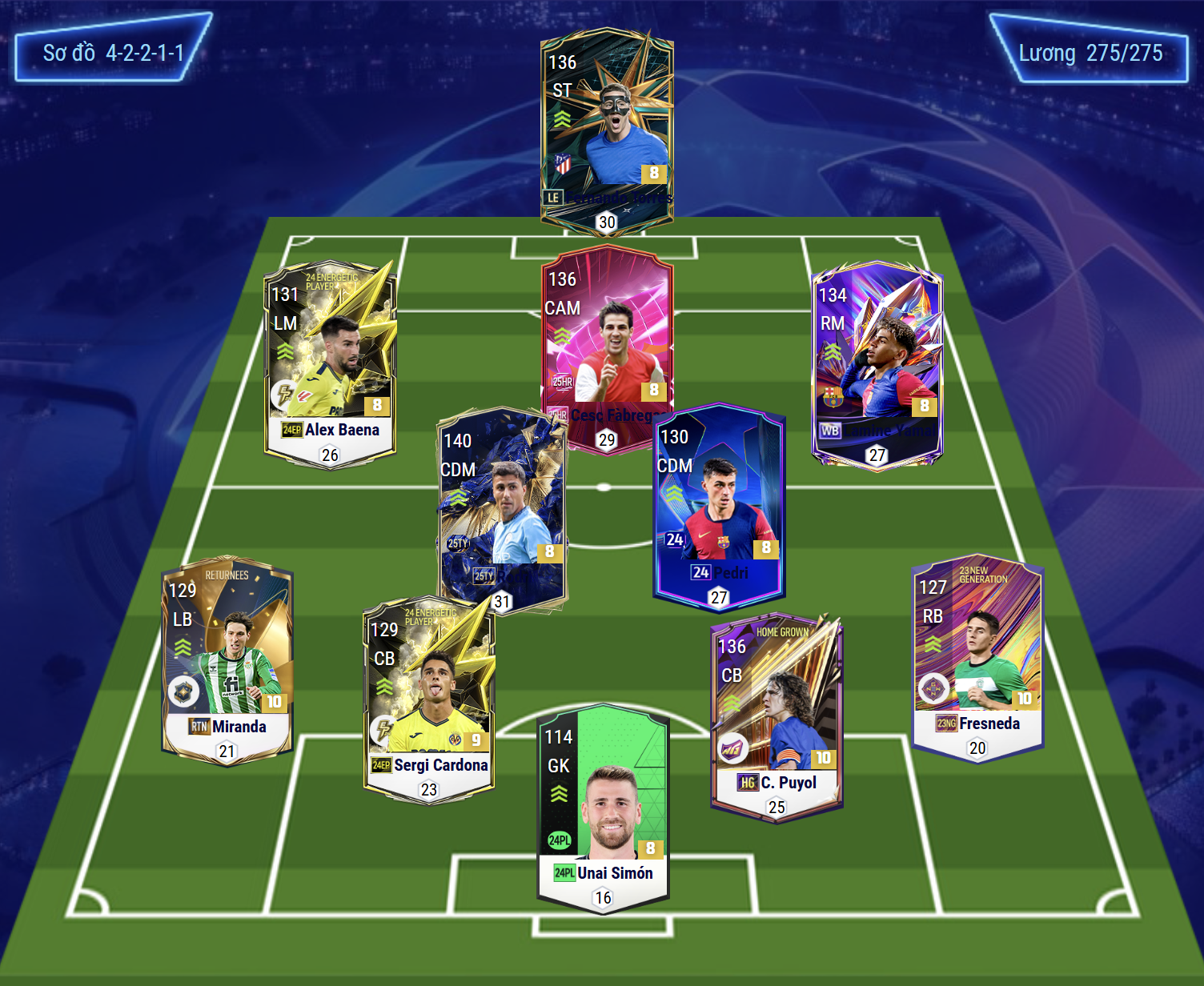Select the LB Miranda card
The height and width of the screenshot is (986, 1204).
tap(227, 660)
